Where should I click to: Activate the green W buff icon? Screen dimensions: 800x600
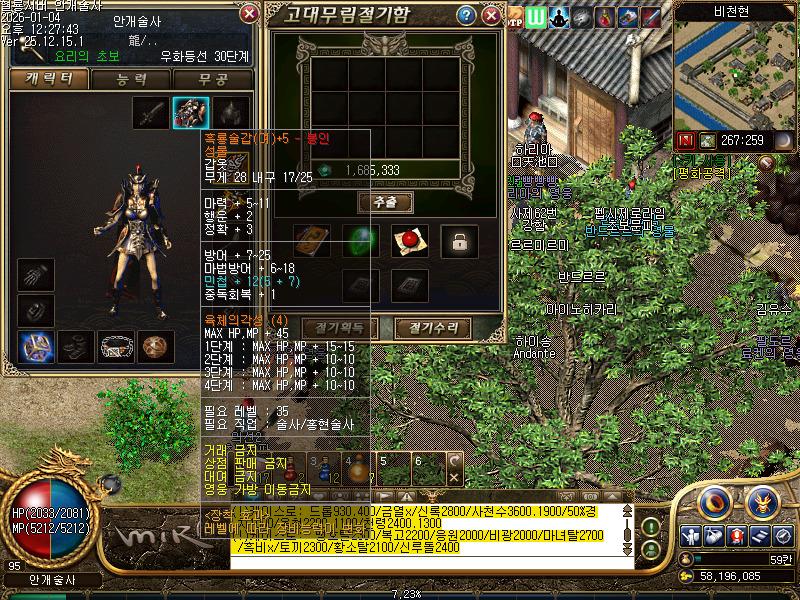(536, 17)
